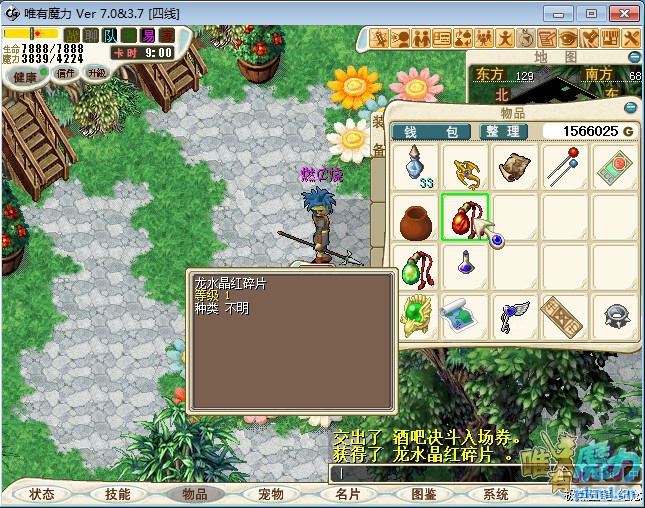Image resolution: width=645 pixels, height=508 pixels.
Task: Open the 系统 system menu
Action: click(497, 494)
